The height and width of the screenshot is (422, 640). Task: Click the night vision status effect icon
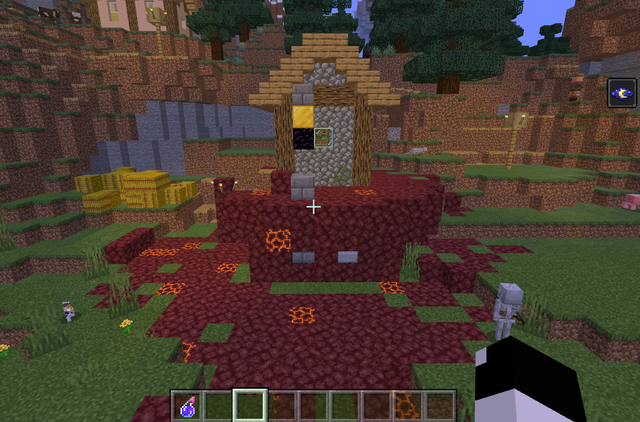(x=621, y=94)
